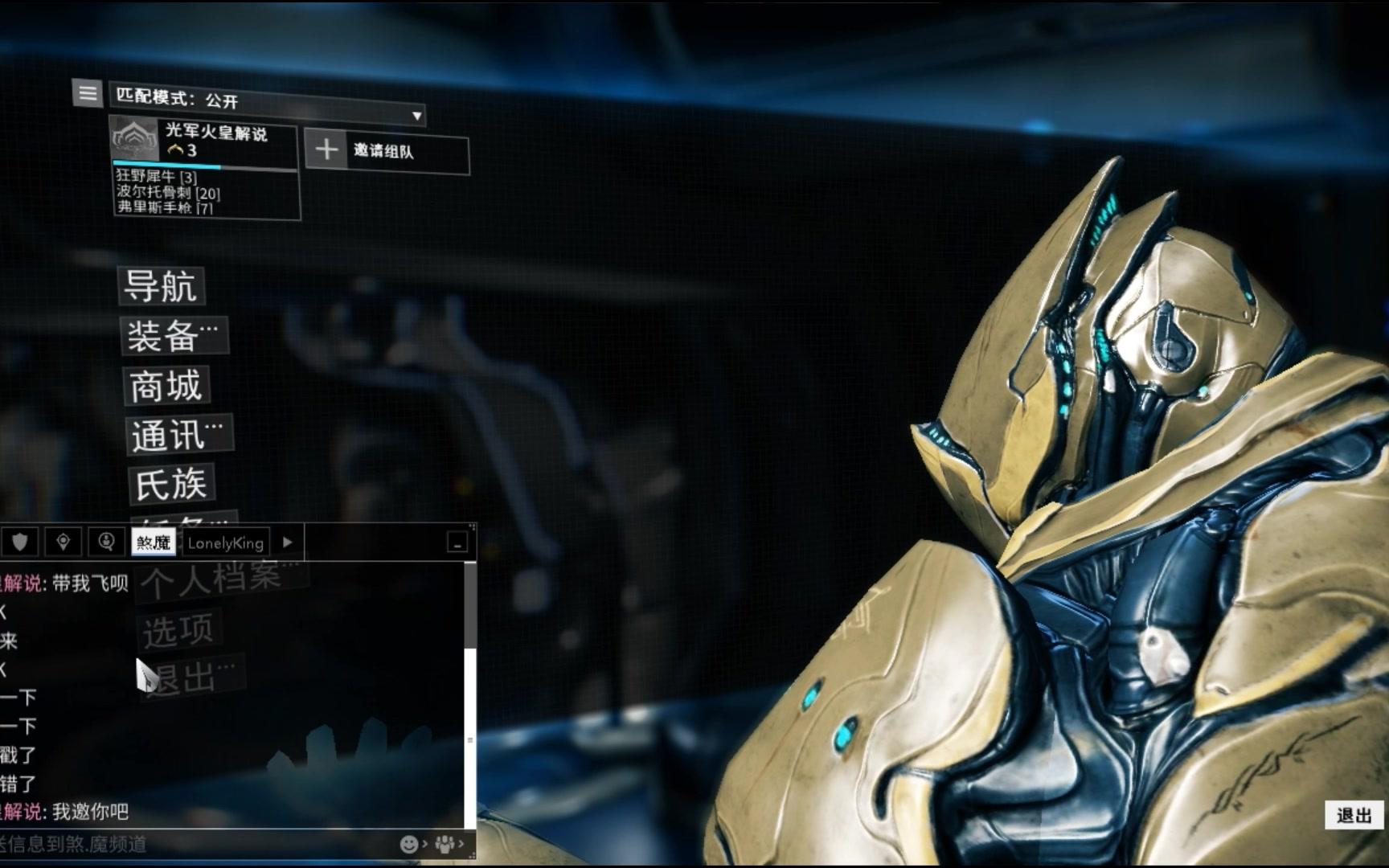The height and width of the screenshot is (868, 1389).
Task: Click the hamburger menu icon beside 匹配模式
Action: point(87,93)
